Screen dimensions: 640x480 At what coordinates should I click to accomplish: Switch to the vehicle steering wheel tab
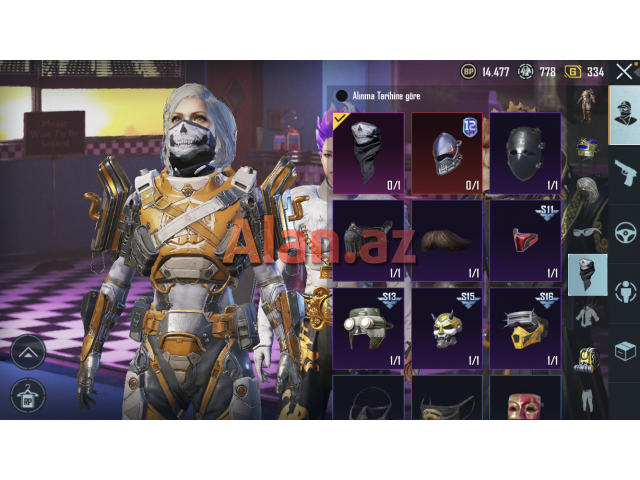(x=625, y=232)
